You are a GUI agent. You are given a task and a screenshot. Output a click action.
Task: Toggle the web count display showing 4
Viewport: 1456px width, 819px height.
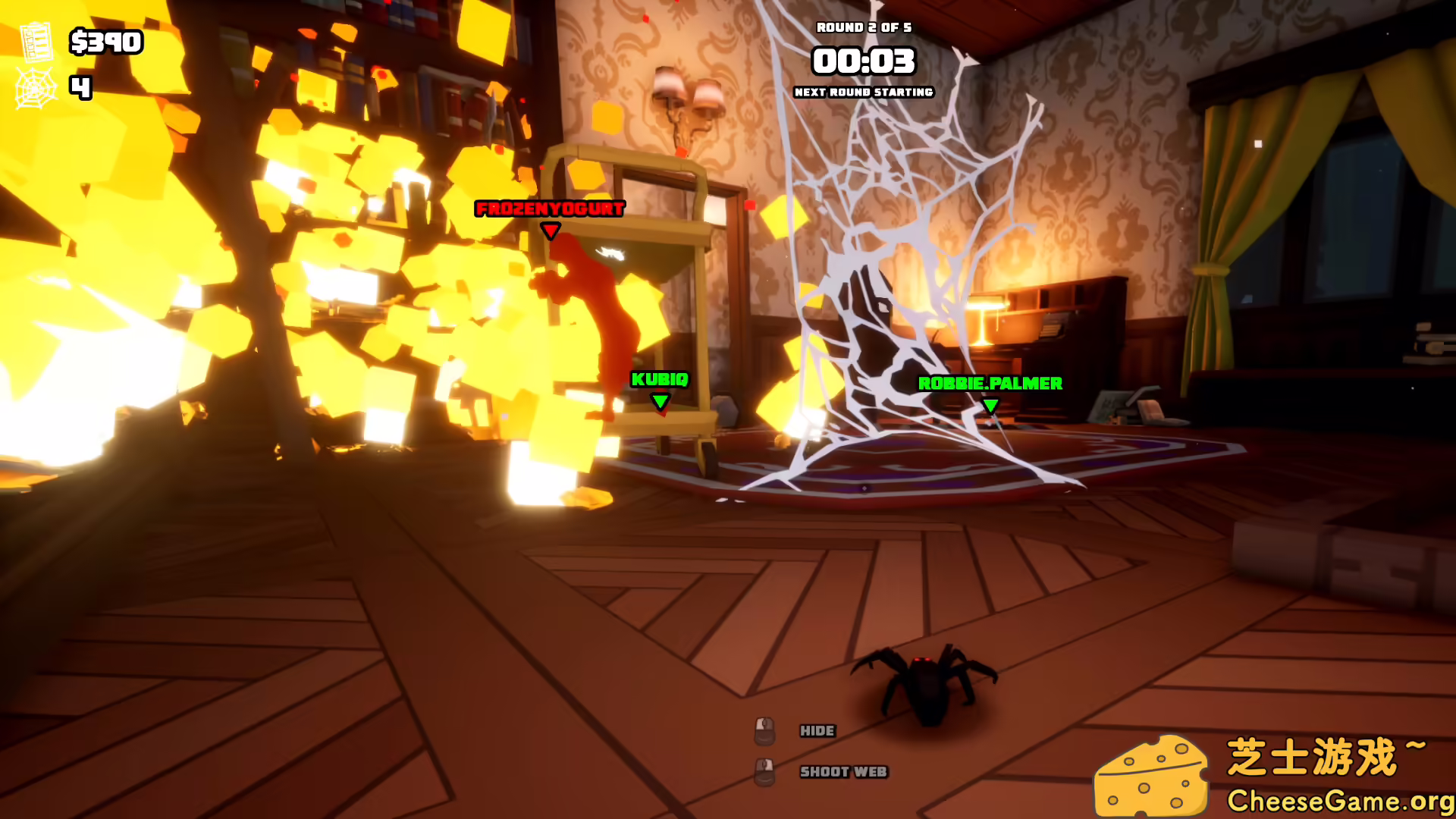[80, 86]
